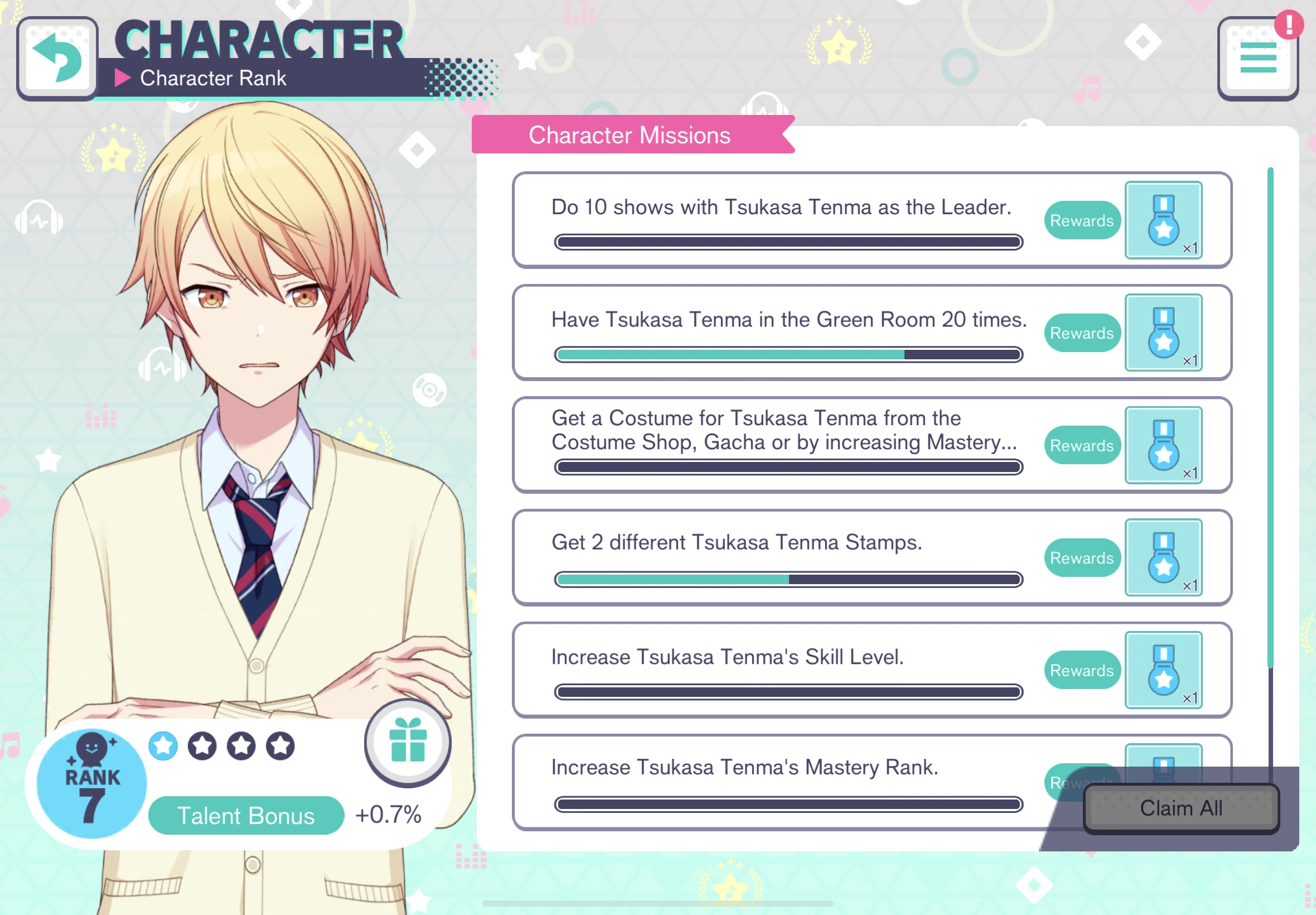Select the Character Missions banner
1316x915 pixels.
(x=630, y=134)
